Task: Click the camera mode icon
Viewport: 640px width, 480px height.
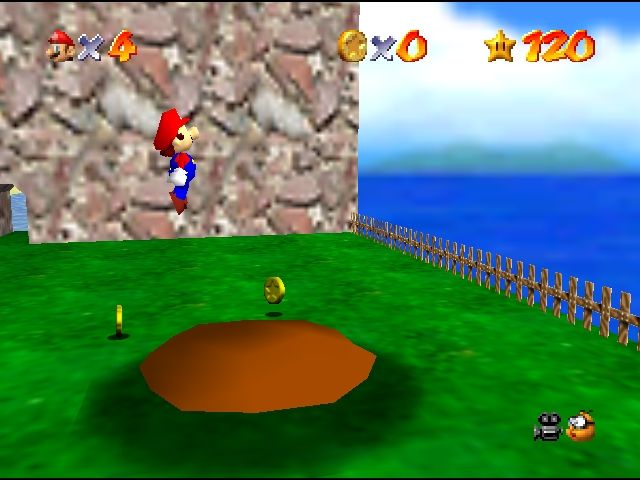Action: pyautogui.click(x=547, y=427)
